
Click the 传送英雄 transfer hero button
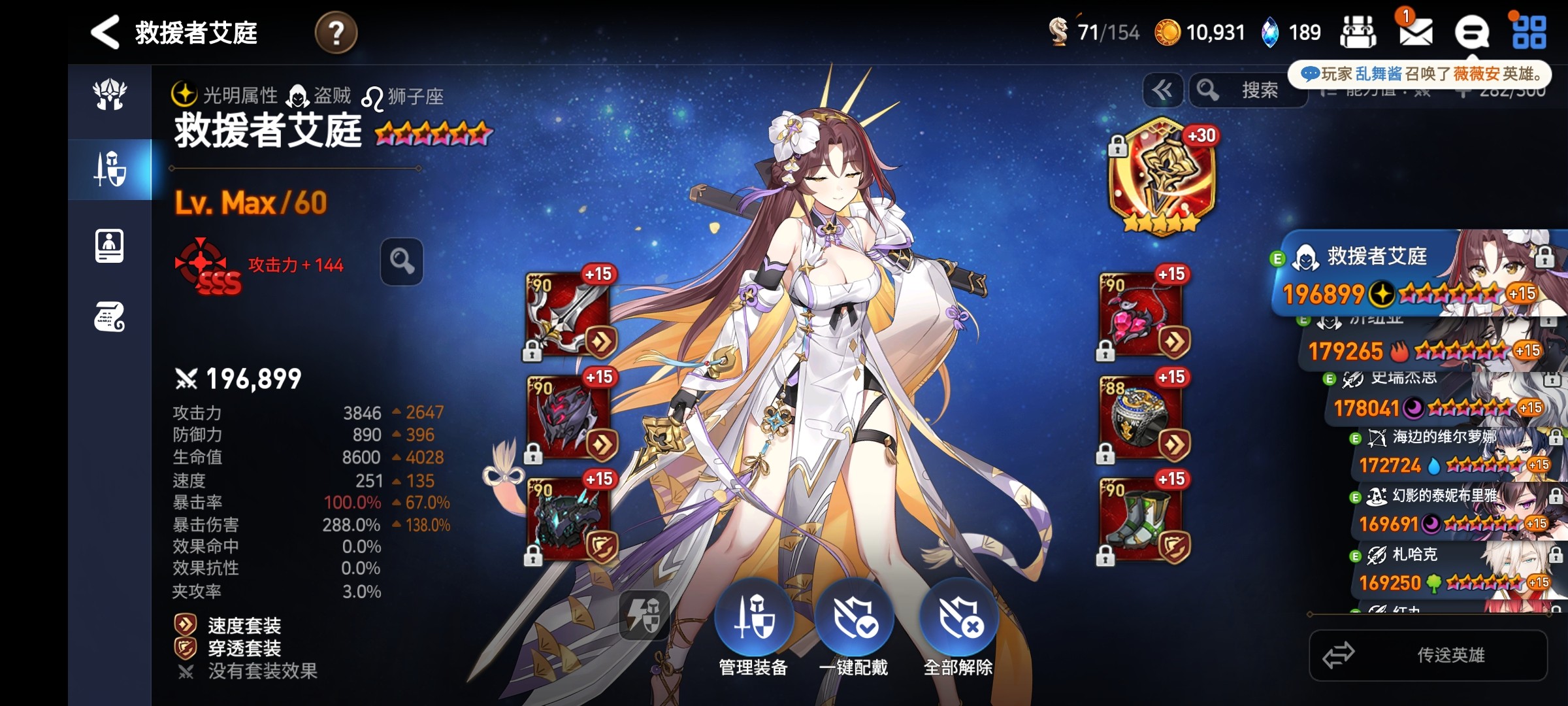1428,655
